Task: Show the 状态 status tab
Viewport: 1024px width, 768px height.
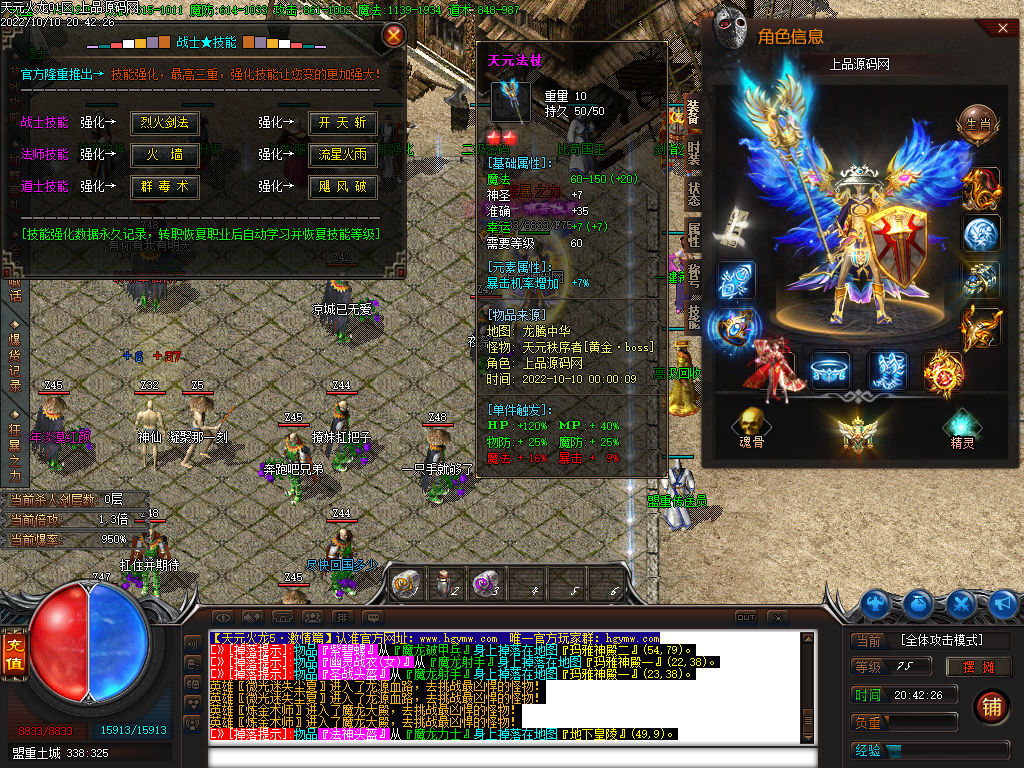Action: (x=694, y=194)
